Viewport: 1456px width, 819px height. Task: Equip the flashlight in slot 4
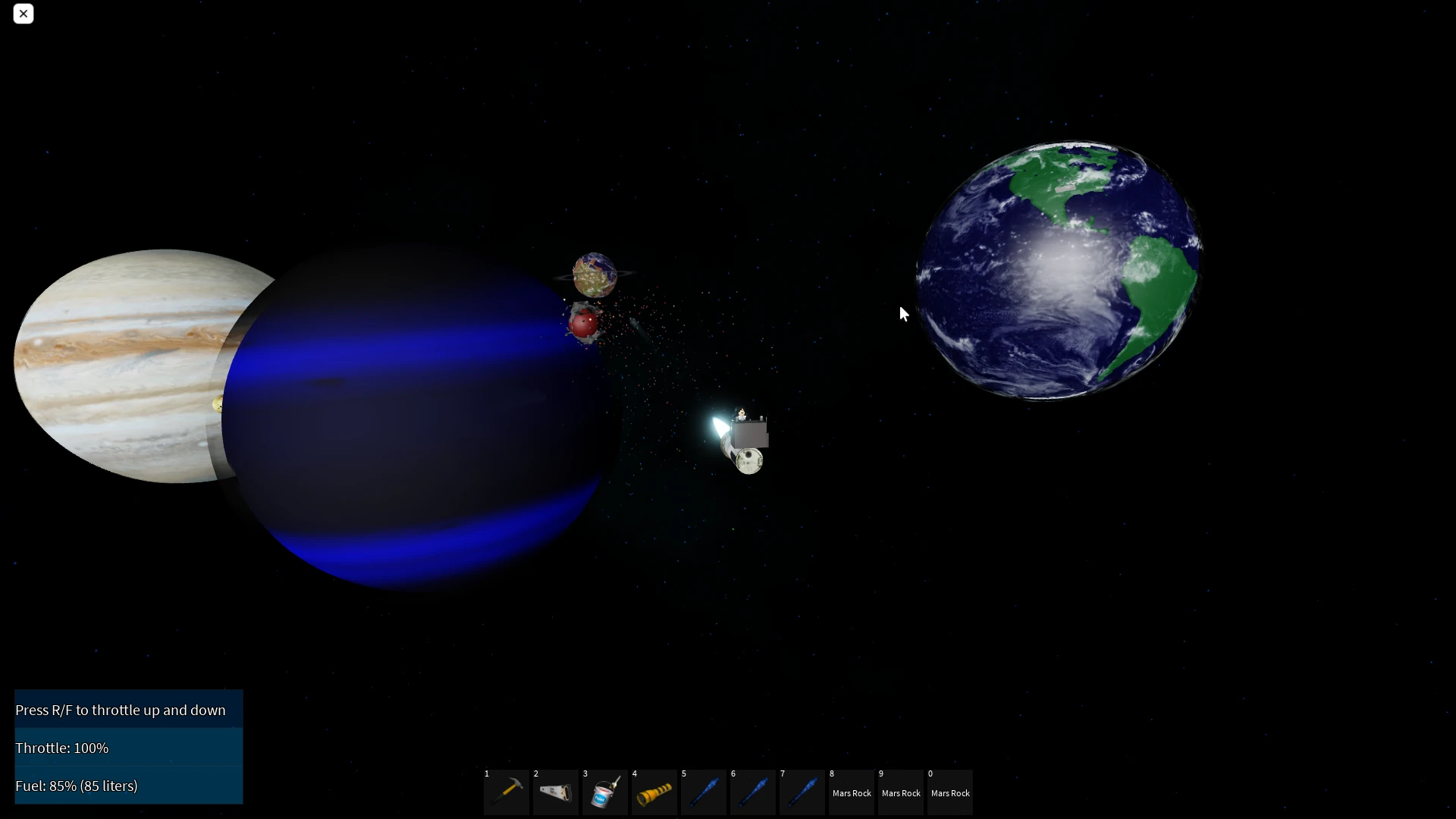pos(654,792)
